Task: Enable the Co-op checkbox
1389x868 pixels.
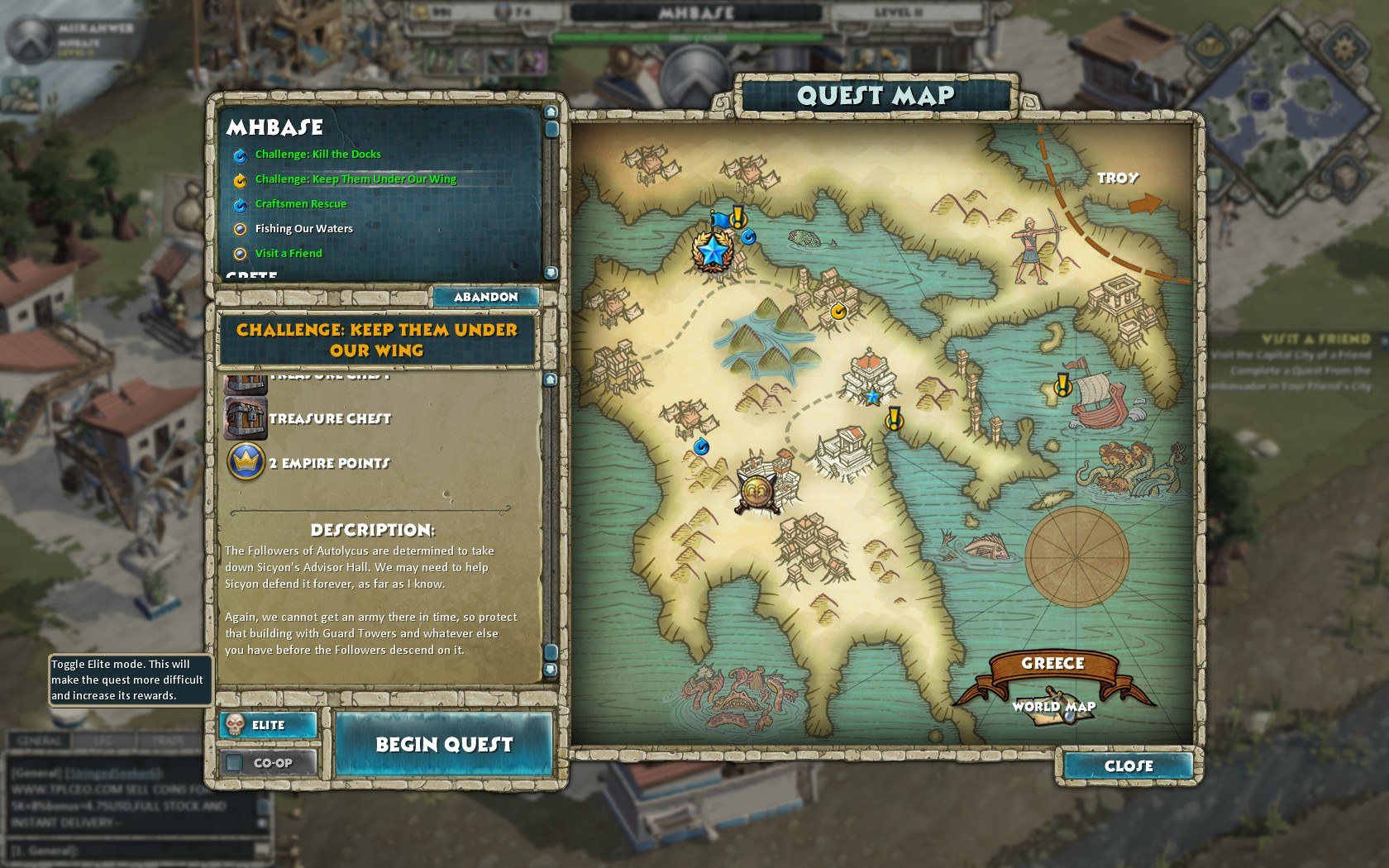Action: (x=236, y=763)
